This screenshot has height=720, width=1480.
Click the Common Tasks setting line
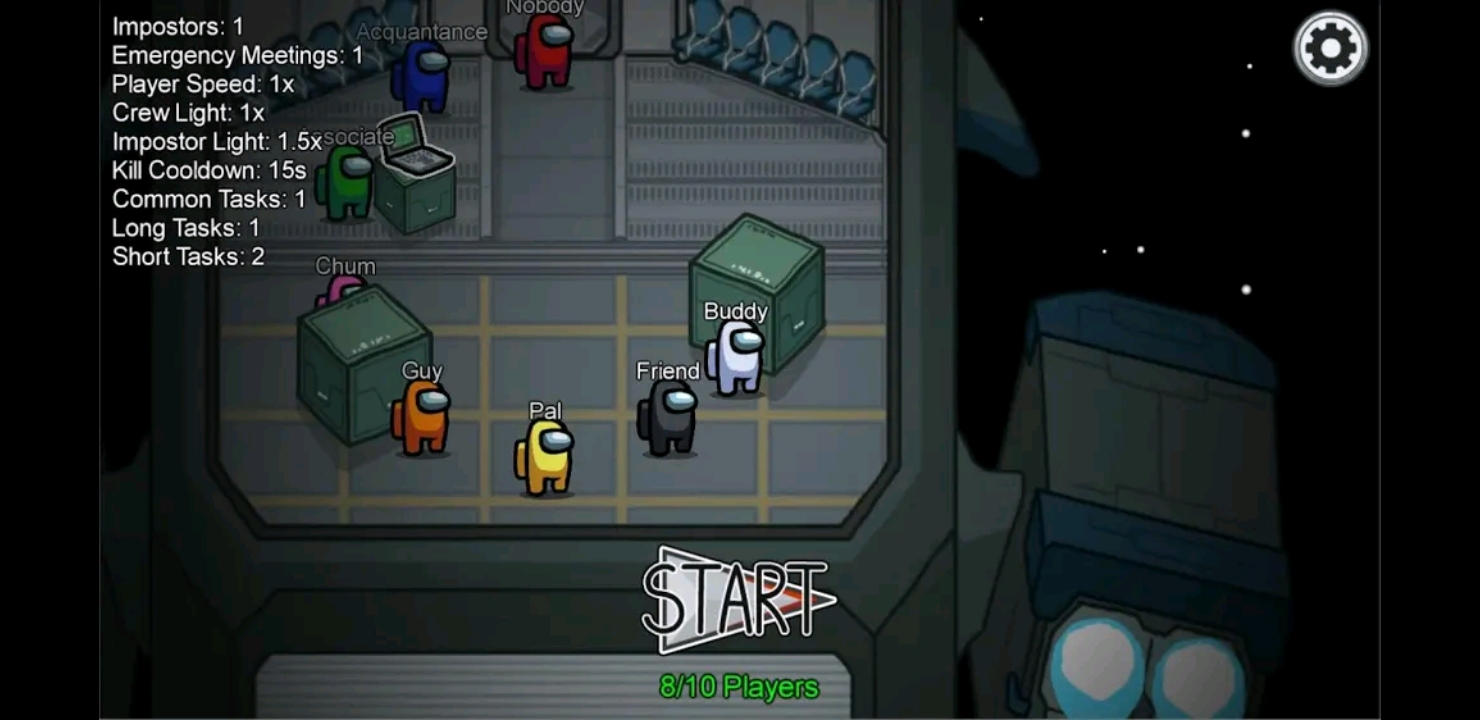click(207, 199)
